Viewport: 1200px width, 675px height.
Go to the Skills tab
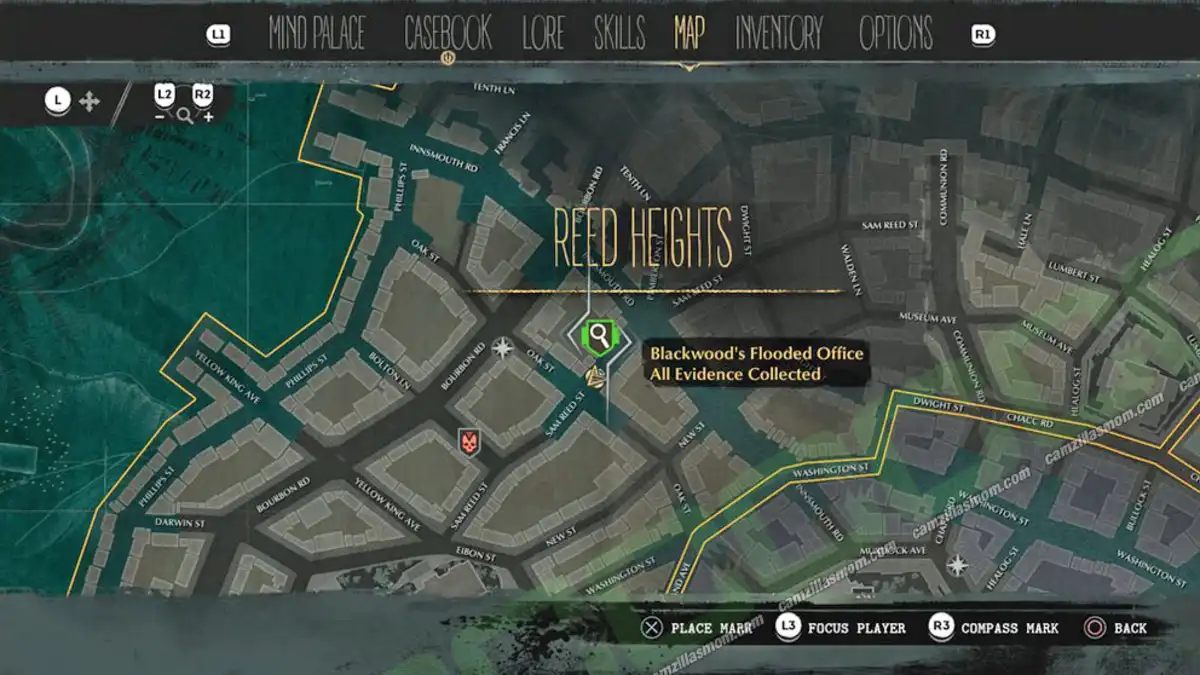coord(619,34)
